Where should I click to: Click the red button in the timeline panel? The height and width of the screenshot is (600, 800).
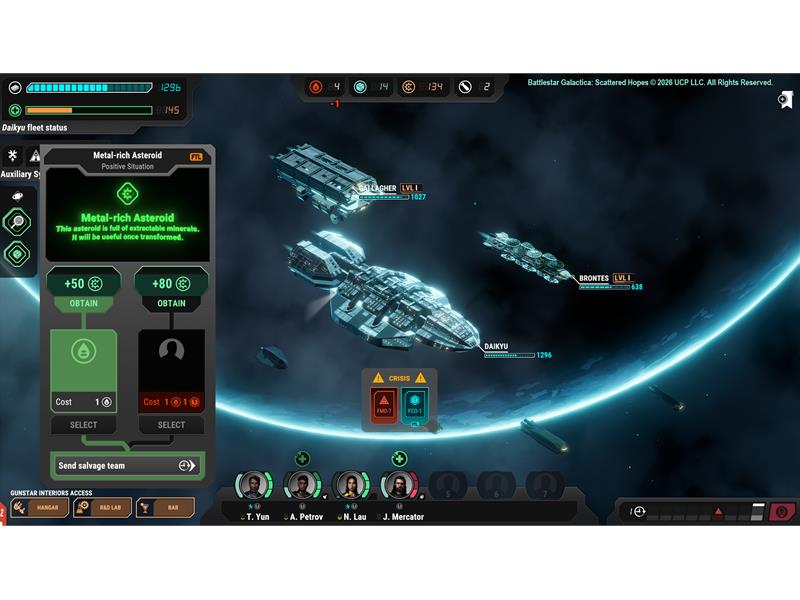tap(782, 512)
